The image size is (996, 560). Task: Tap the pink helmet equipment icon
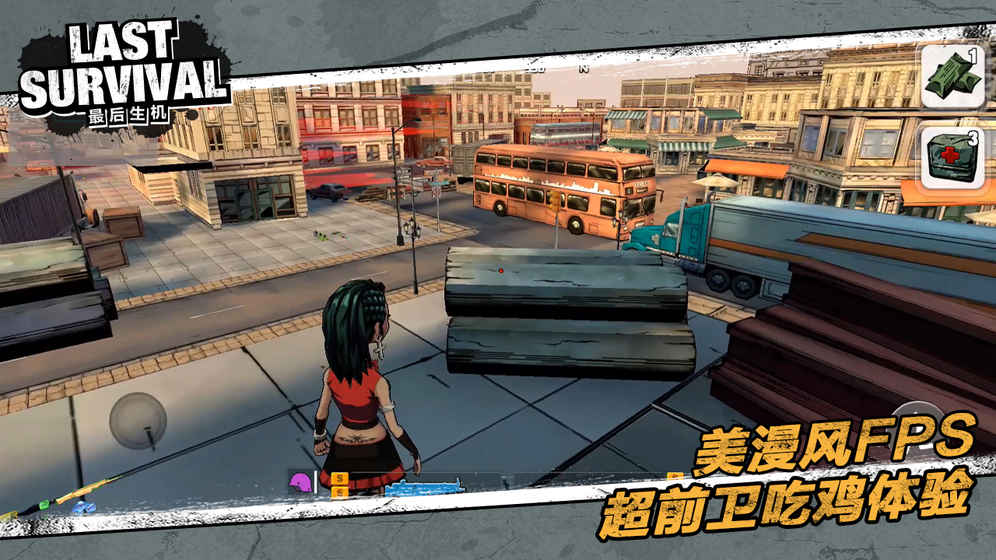pos(300,484)
